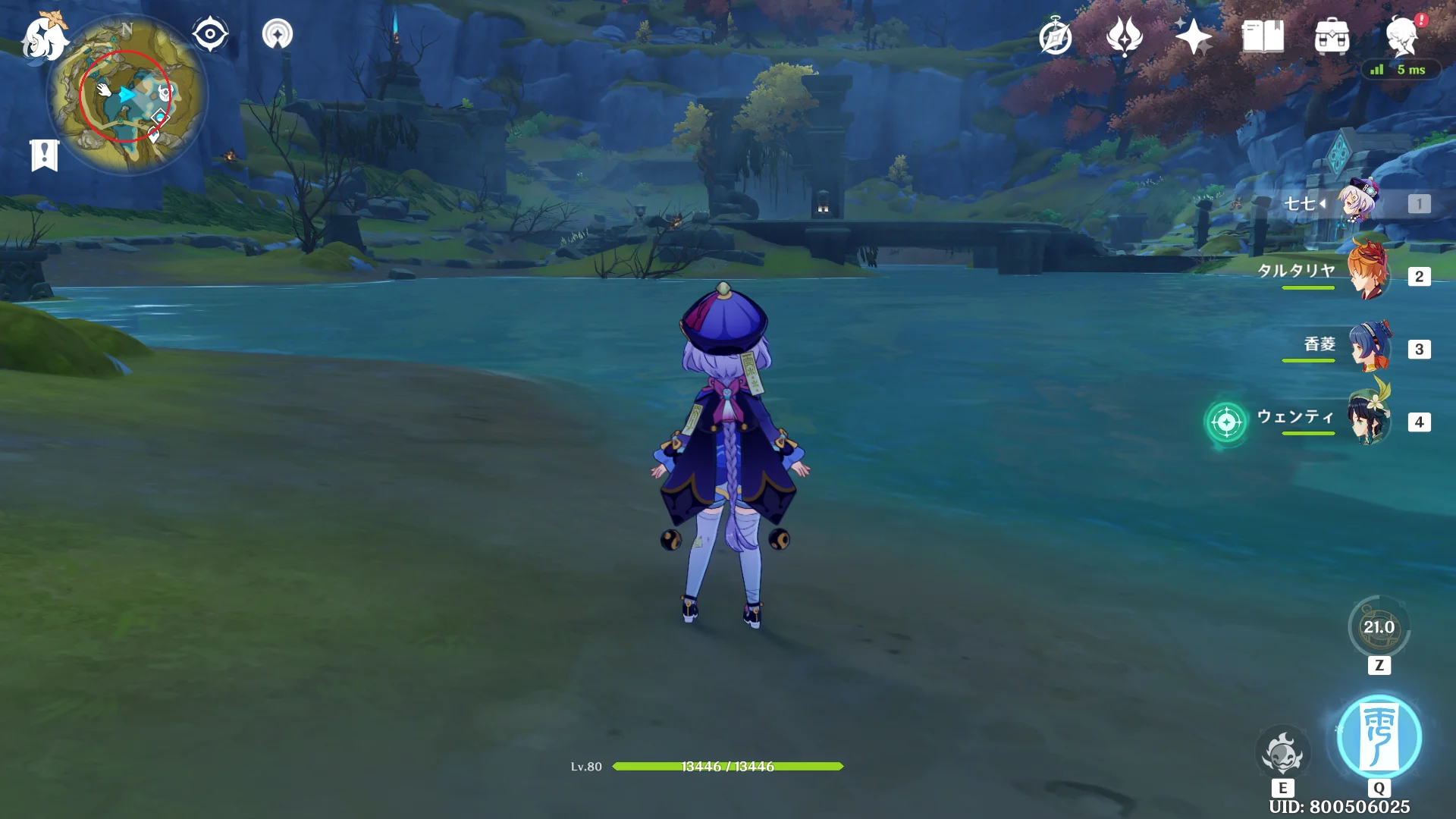This screenshot has height=819, width=1456.
Task: Unleash the glowing elemental burst
Action: pyautogui.click(x=1379, y=737)
